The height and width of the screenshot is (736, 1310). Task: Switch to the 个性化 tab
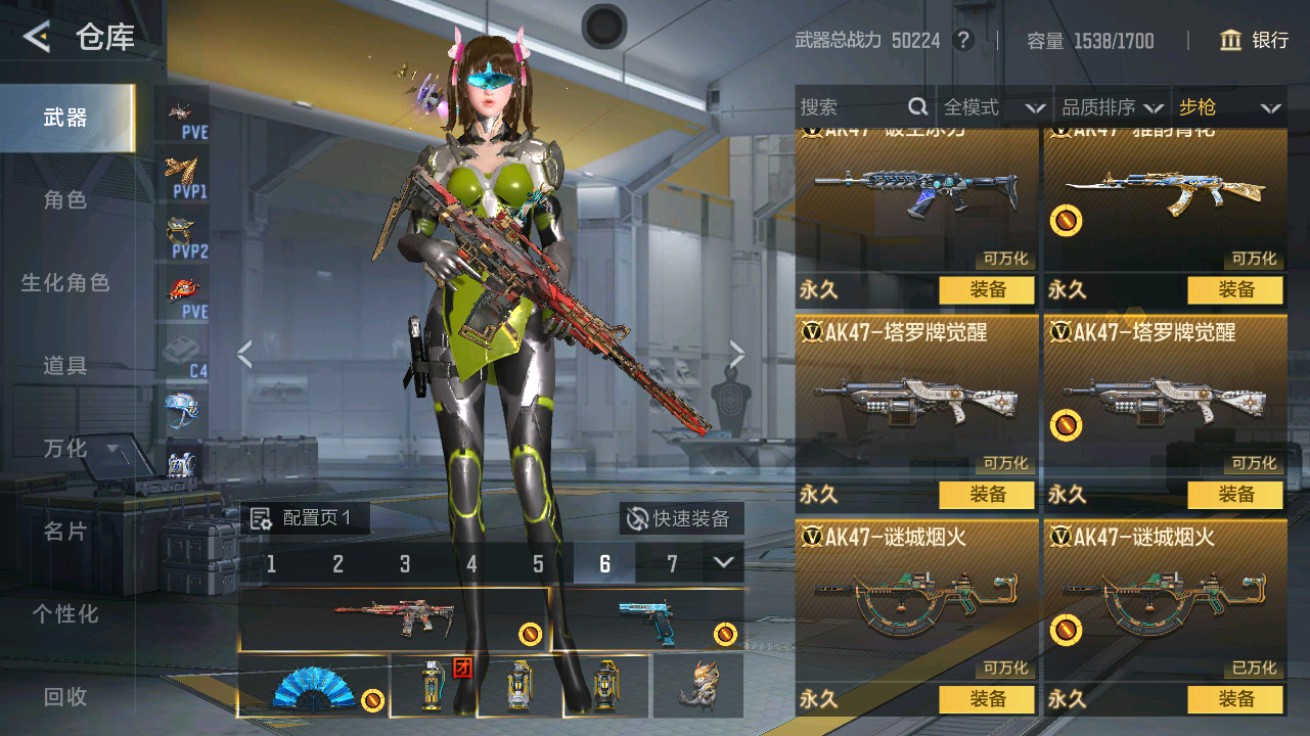click(66, 614)
